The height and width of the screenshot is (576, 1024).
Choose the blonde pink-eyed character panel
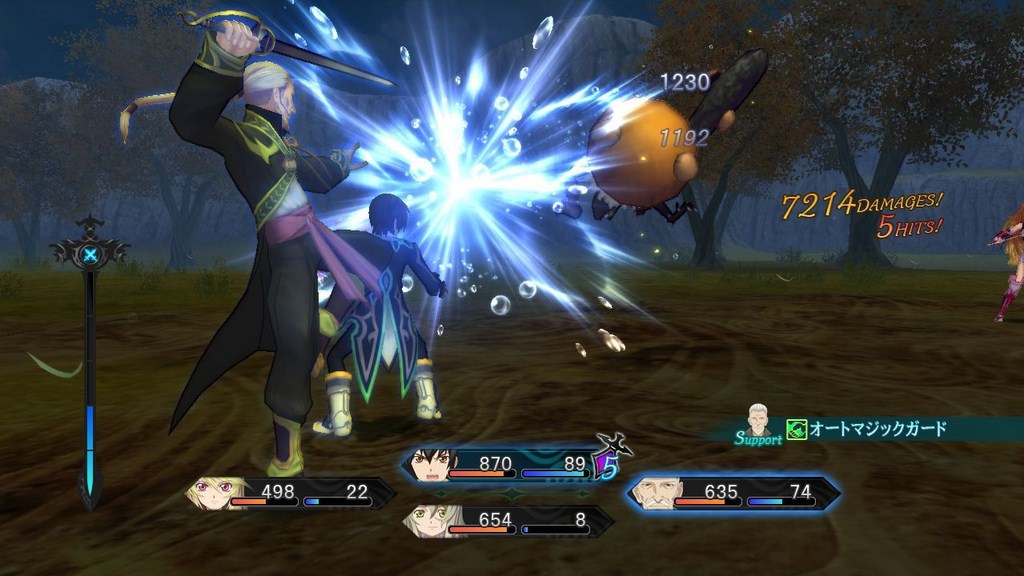click(290, 493)
